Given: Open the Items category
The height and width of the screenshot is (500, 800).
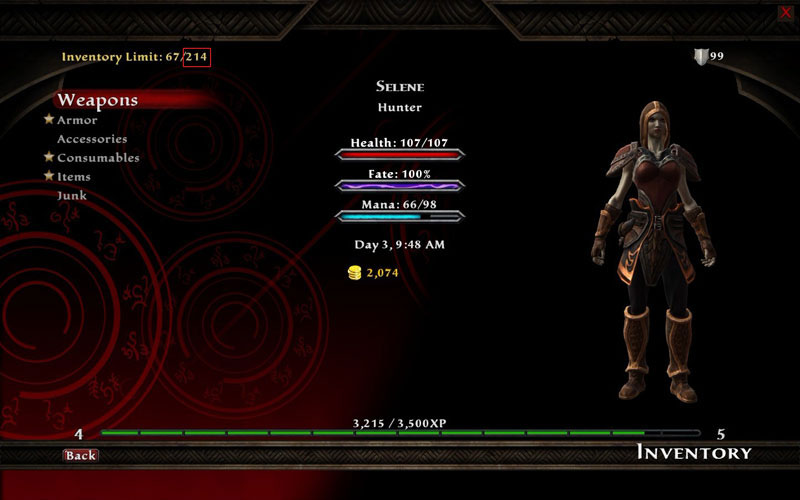Looking at the screenshot, I should point(74,177).
